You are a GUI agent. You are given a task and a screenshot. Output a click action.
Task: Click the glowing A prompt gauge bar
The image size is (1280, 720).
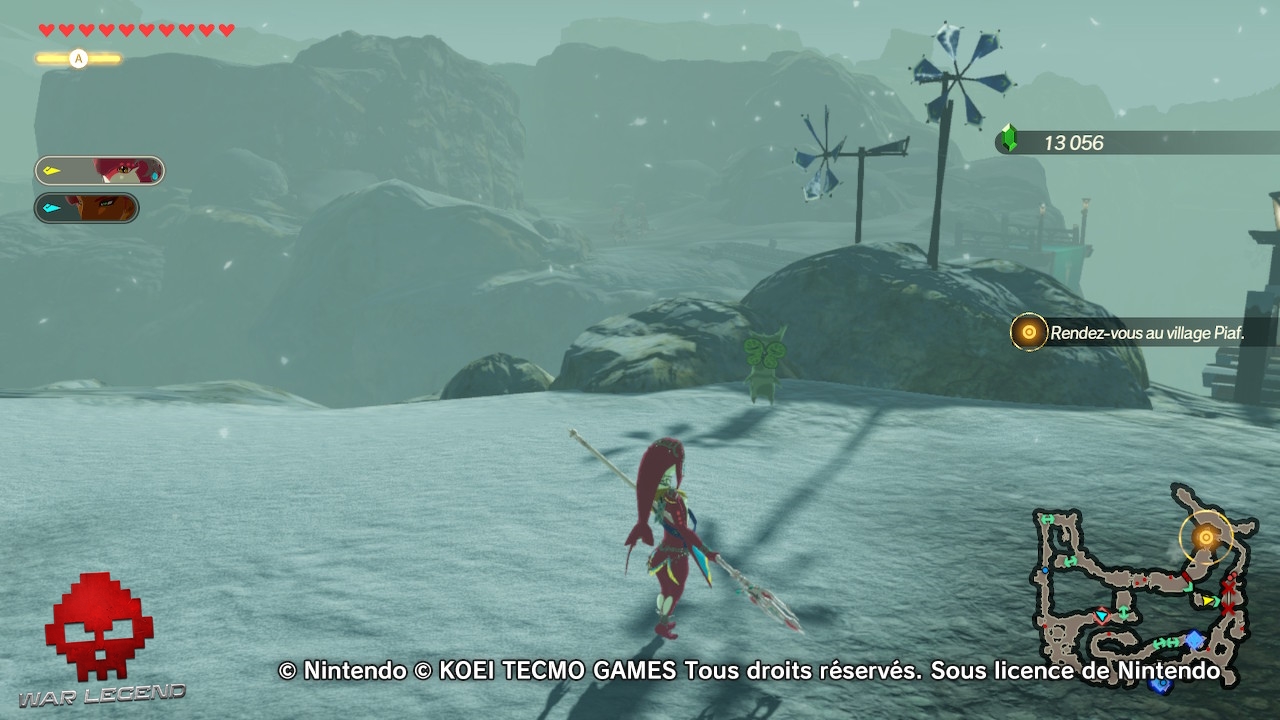pyautogui.click(x=78, y=59)
